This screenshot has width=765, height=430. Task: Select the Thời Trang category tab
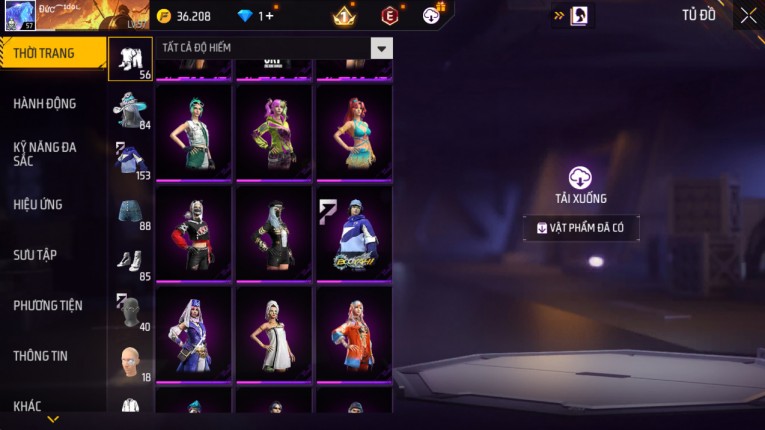[45, 53]
